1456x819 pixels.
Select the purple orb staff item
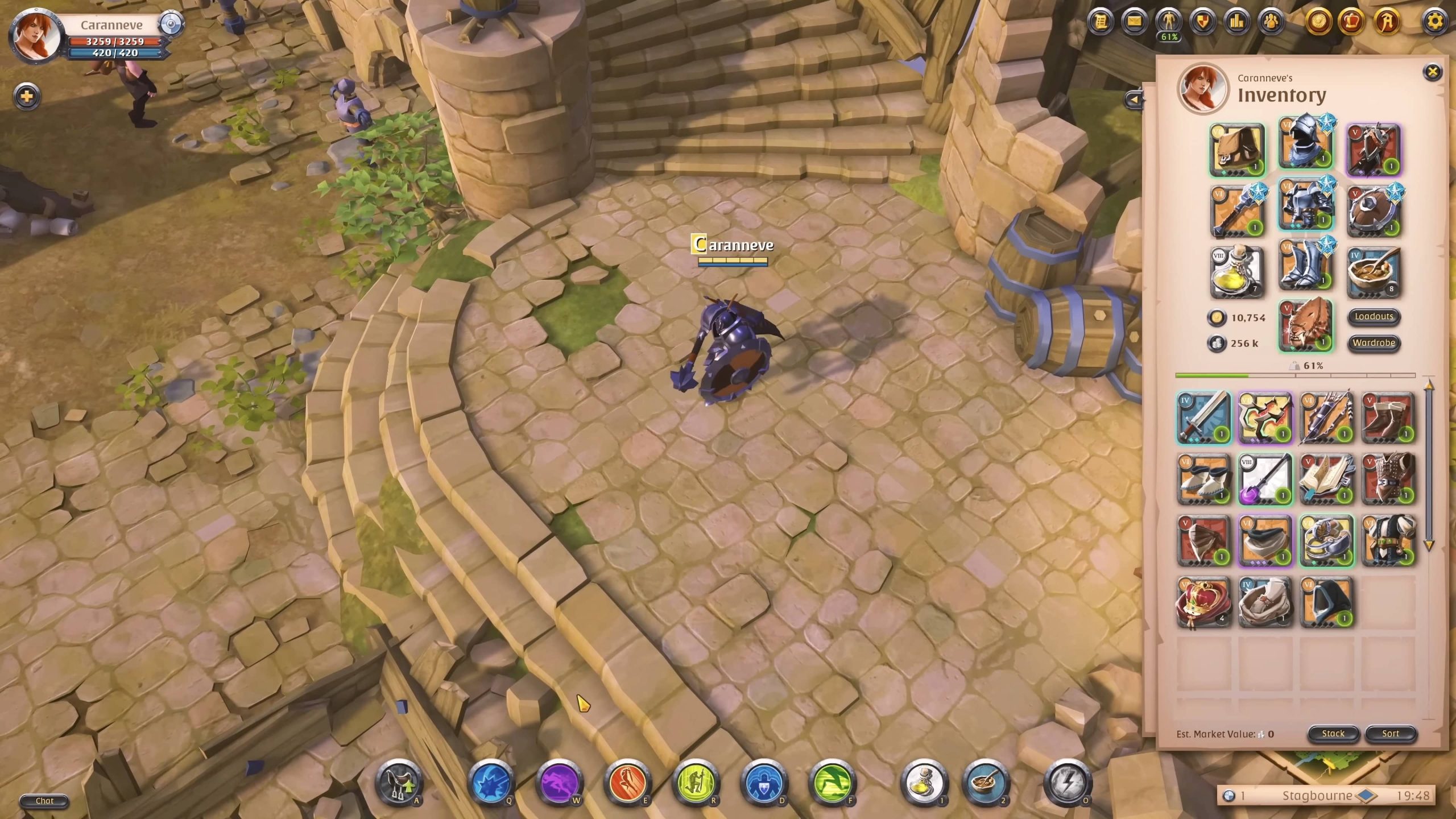click(x=1265, y=479)
